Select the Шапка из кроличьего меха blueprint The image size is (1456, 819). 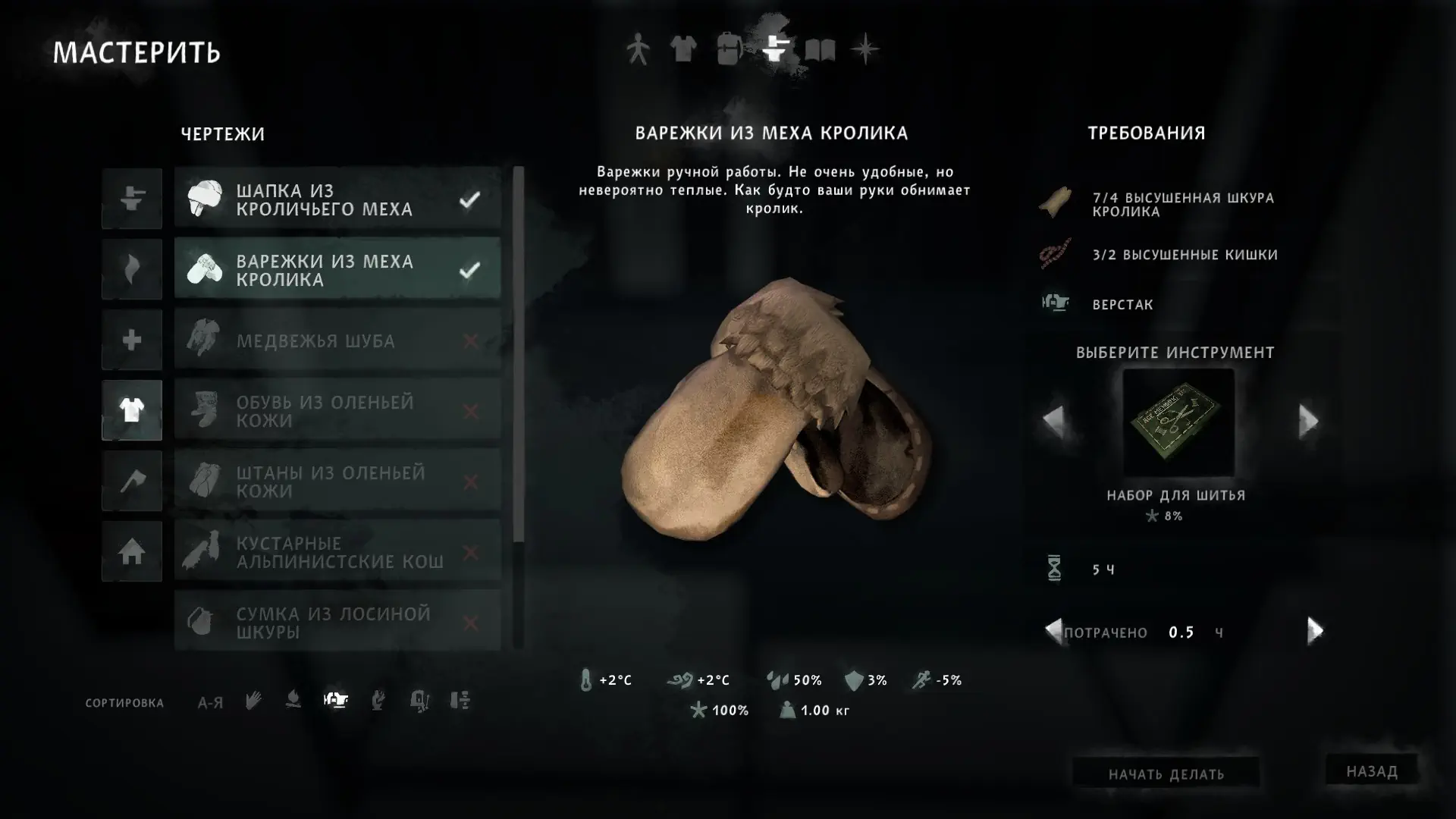pos(337,199)
